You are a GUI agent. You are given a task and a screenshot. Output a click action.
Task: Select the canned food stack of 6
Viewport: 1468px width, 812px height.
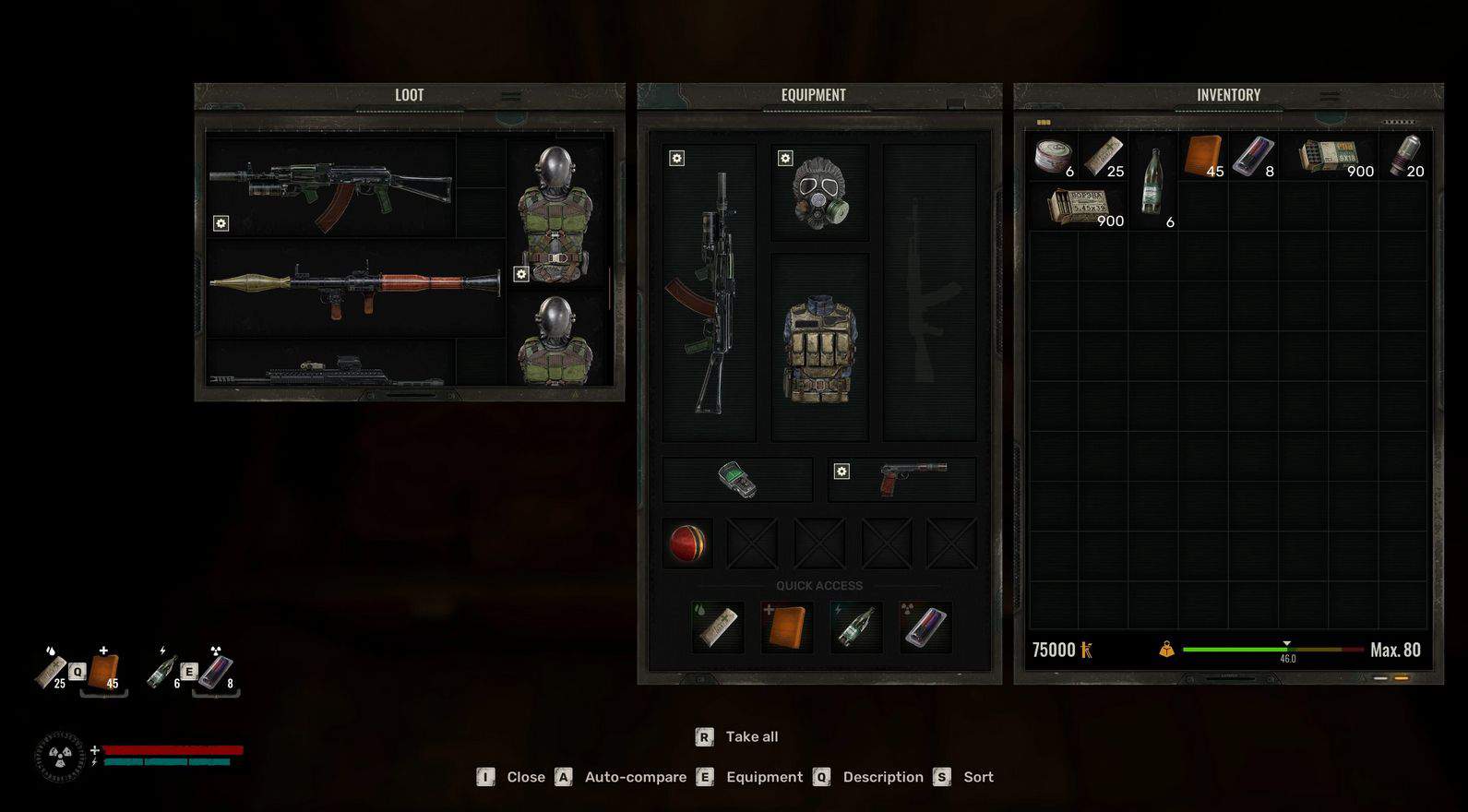click(x=1053, y=157)
